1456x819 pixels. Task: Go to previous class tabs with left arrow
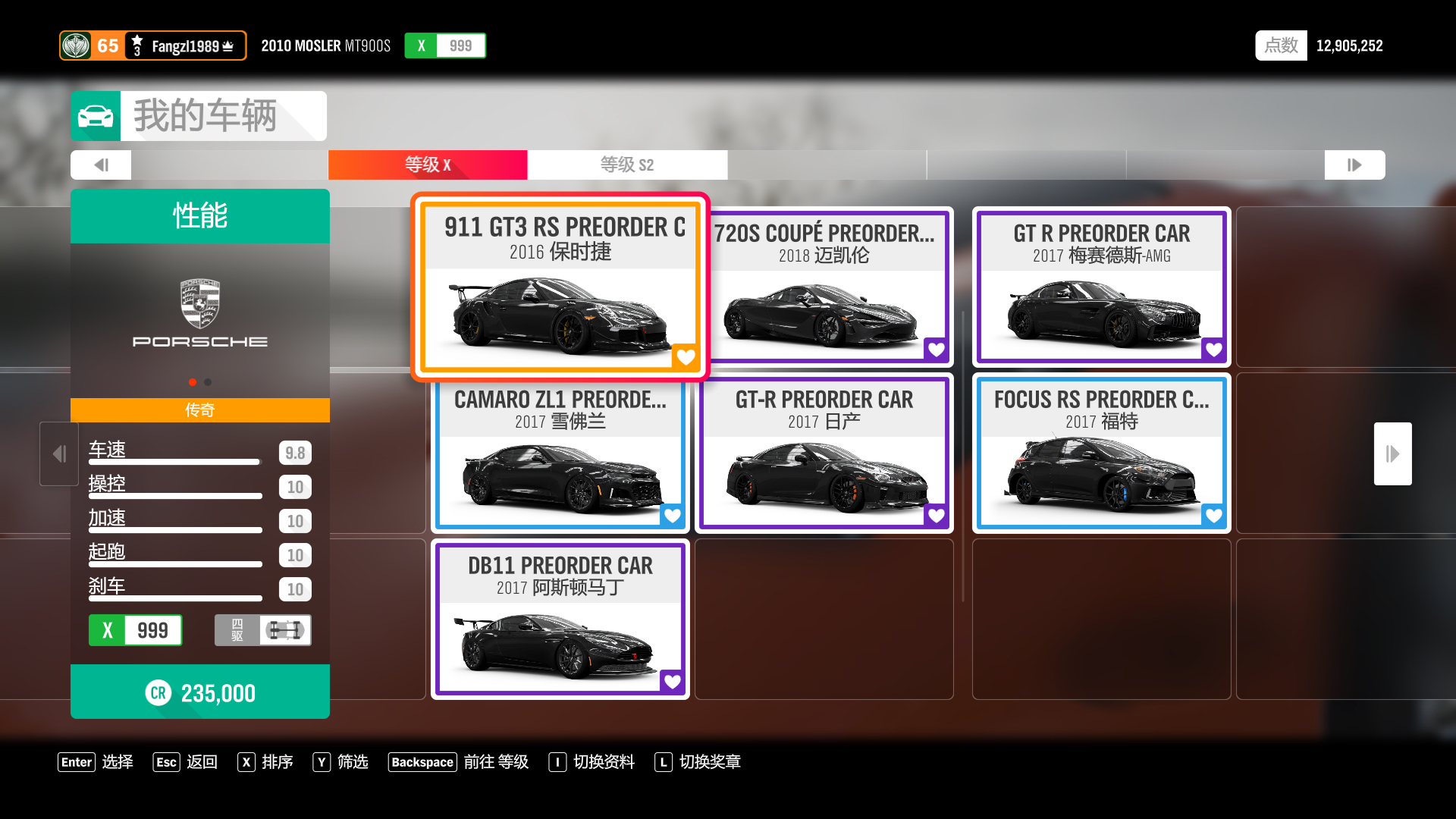[101, 165]
